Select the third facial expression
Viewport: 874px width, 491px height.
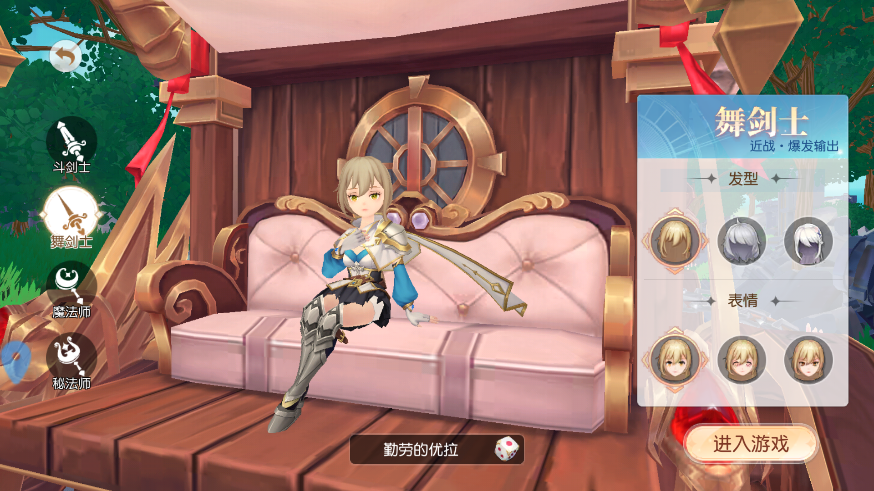808,359
